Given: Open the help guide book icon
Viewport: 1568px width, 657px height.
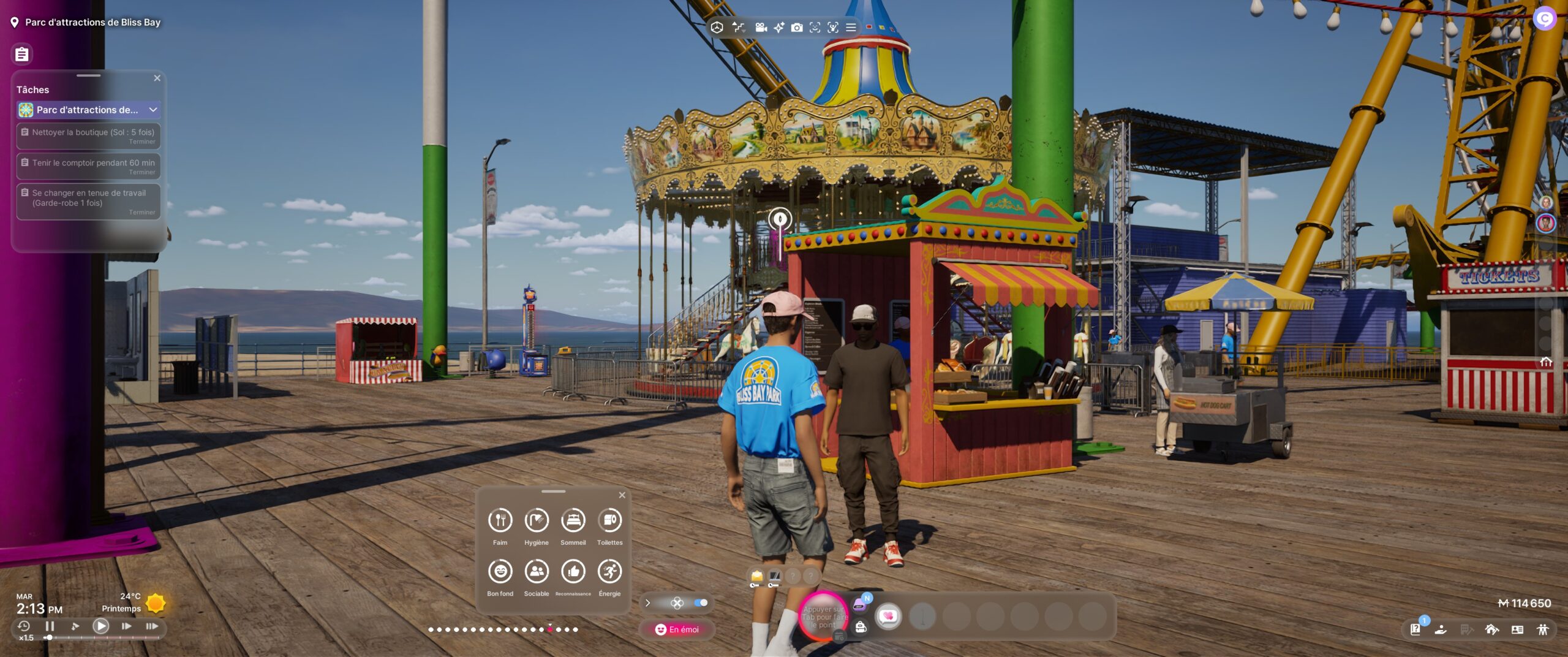Looking at the screenshot, I should [x=1415, y=629].
